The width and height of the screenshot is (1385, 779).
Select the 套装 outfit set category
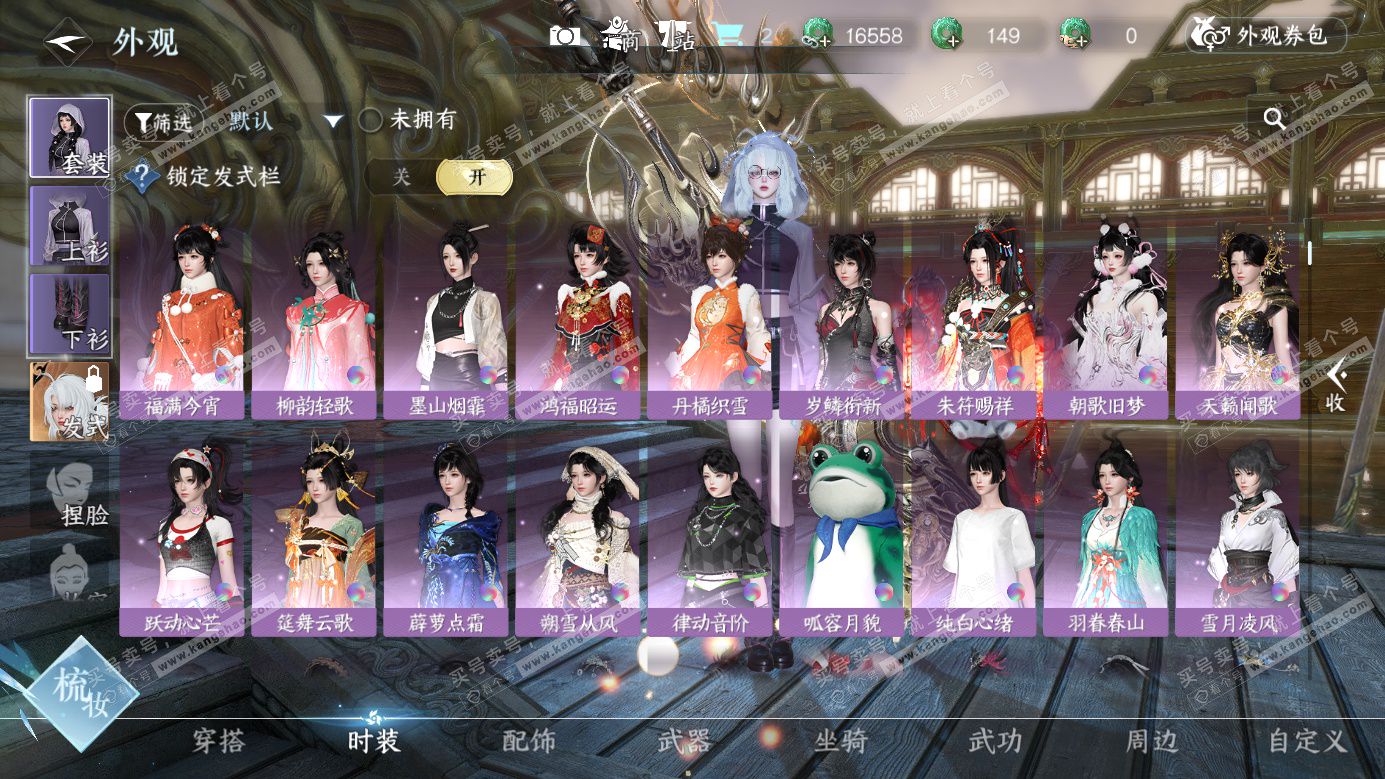point(69,138)
